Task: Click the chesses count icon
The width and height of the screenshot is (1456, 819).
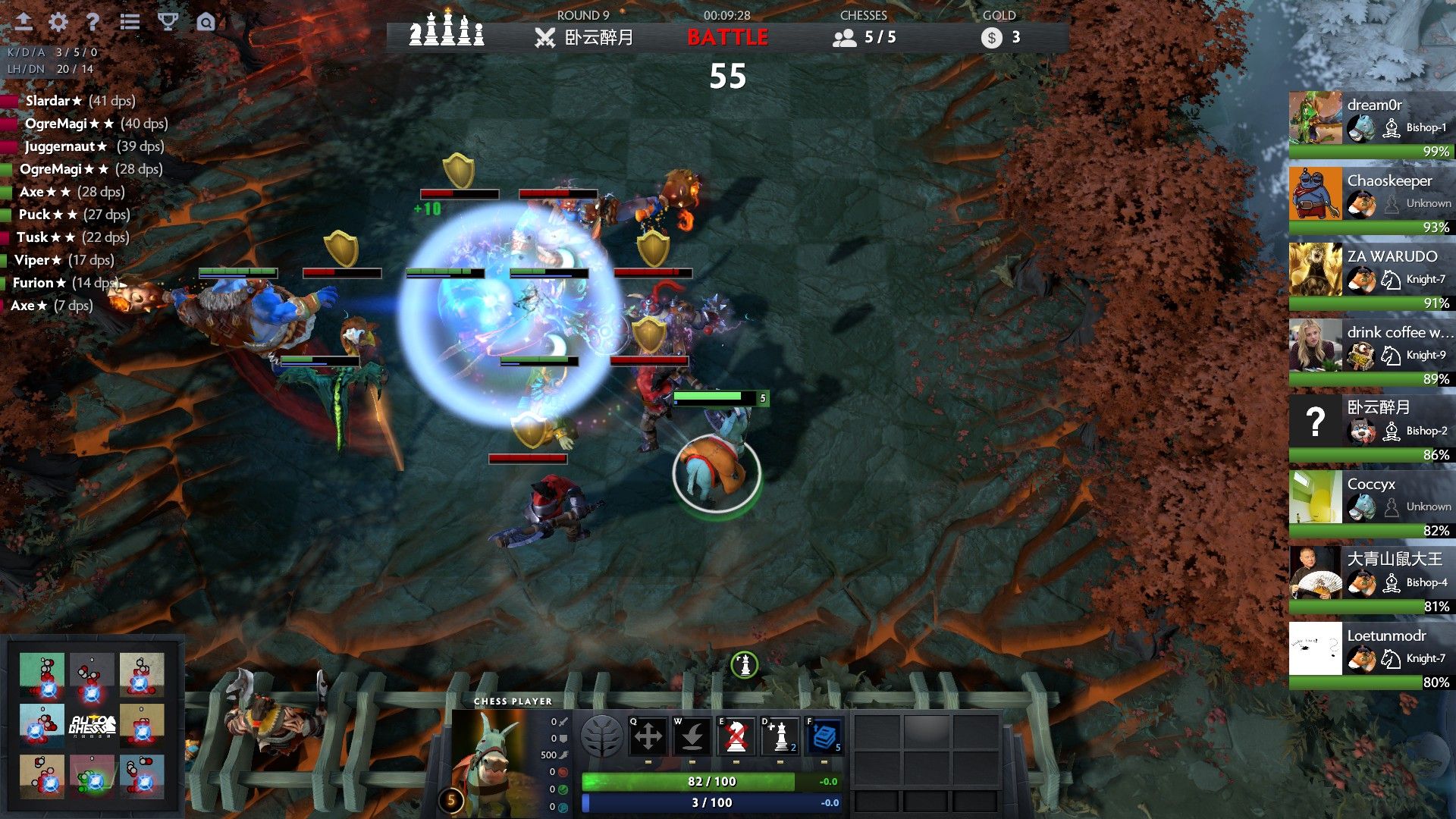Action: 844,36
